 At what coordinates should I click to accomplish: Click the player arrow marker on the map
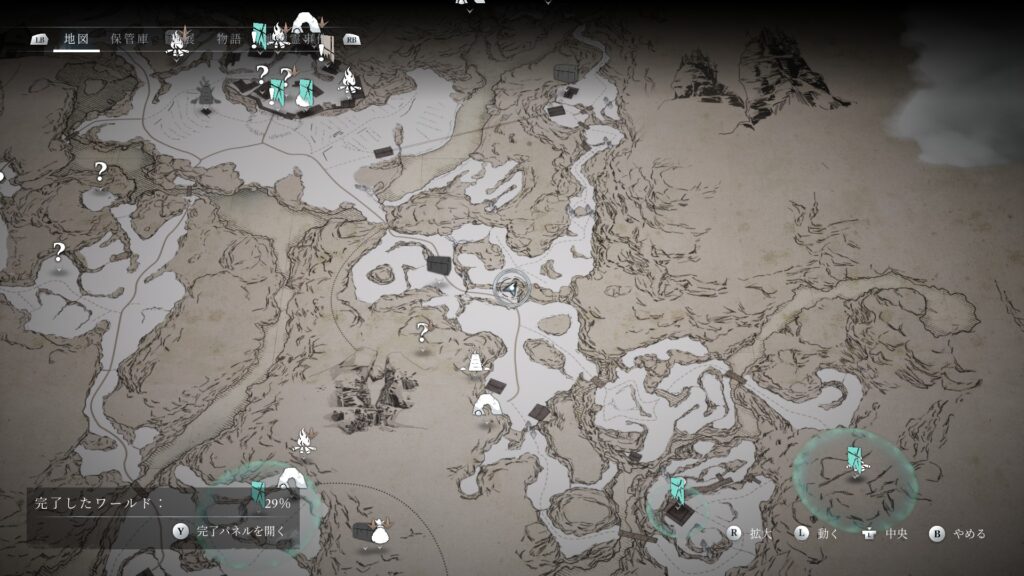click(x=512, y=288)
